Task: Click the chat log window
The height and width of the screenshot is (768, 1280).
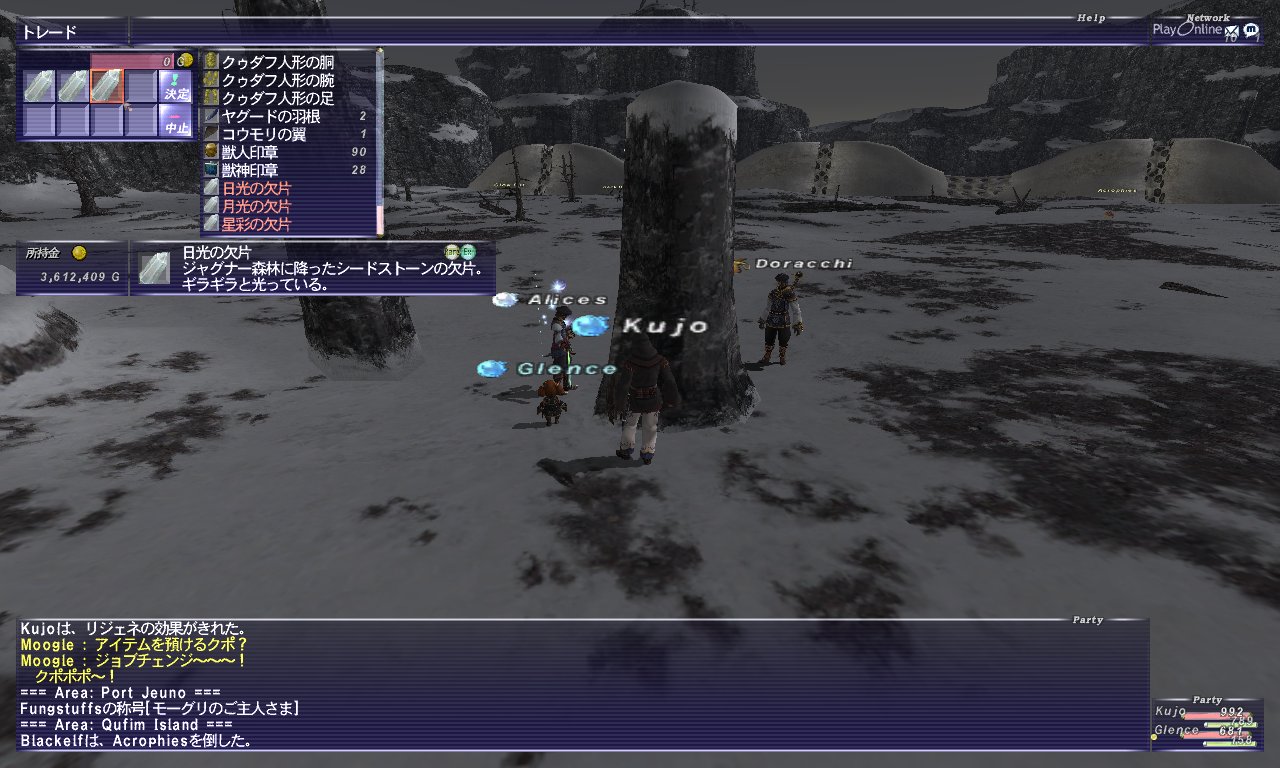Action: pyautogui.click(x=580, y=685)
